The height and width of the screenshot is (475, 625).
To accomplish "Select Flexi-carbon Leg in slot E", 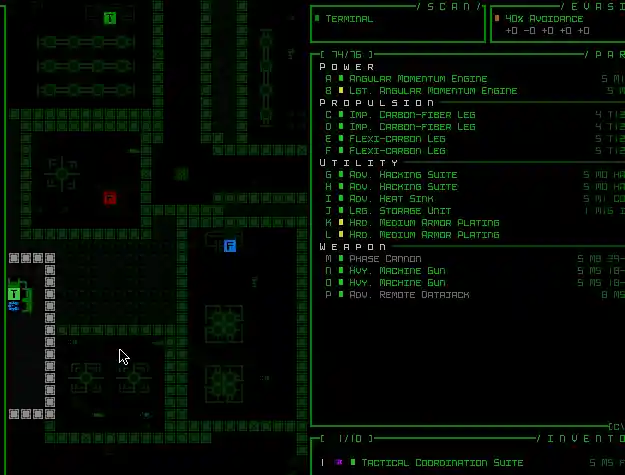I will click(x=397, y=139).
